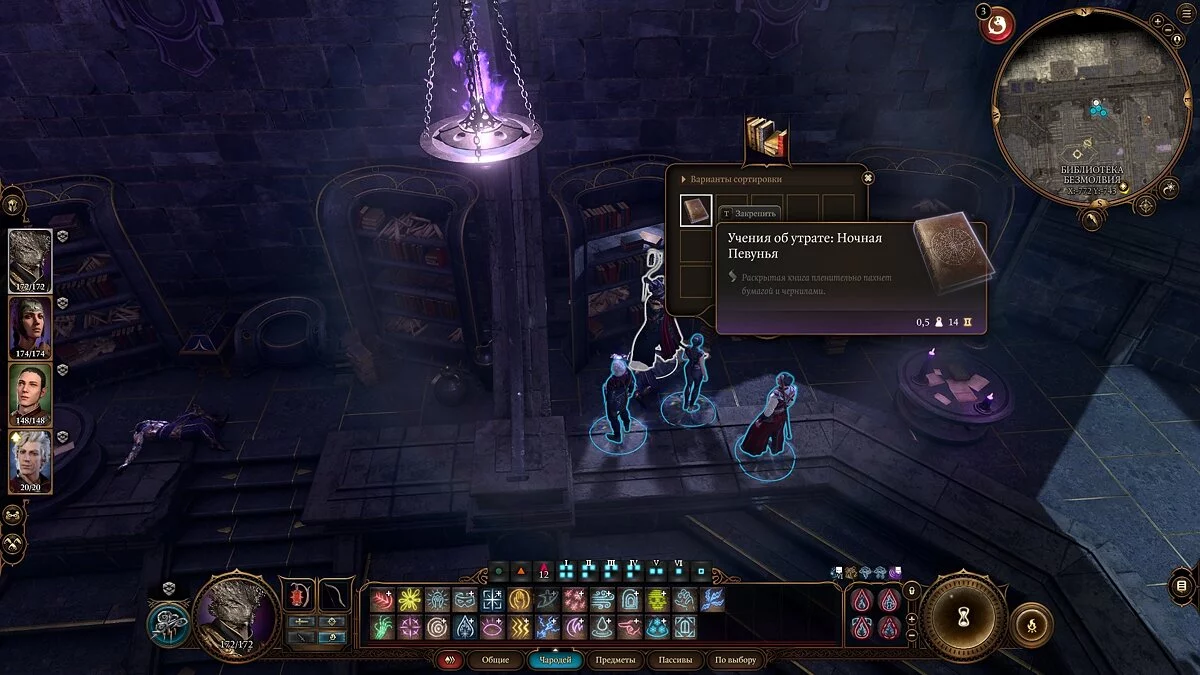Screen dimensions: 1200x675
Task: Select the По выбору hotbar tab
Action: (736, 660)
